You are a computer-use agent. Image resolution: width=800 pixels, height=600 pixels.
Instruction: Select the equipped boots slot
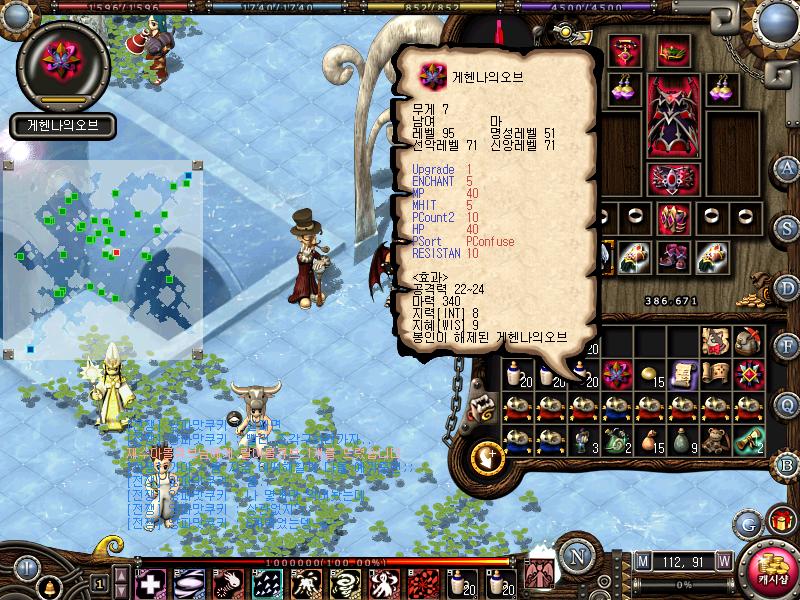click(673, 257)
